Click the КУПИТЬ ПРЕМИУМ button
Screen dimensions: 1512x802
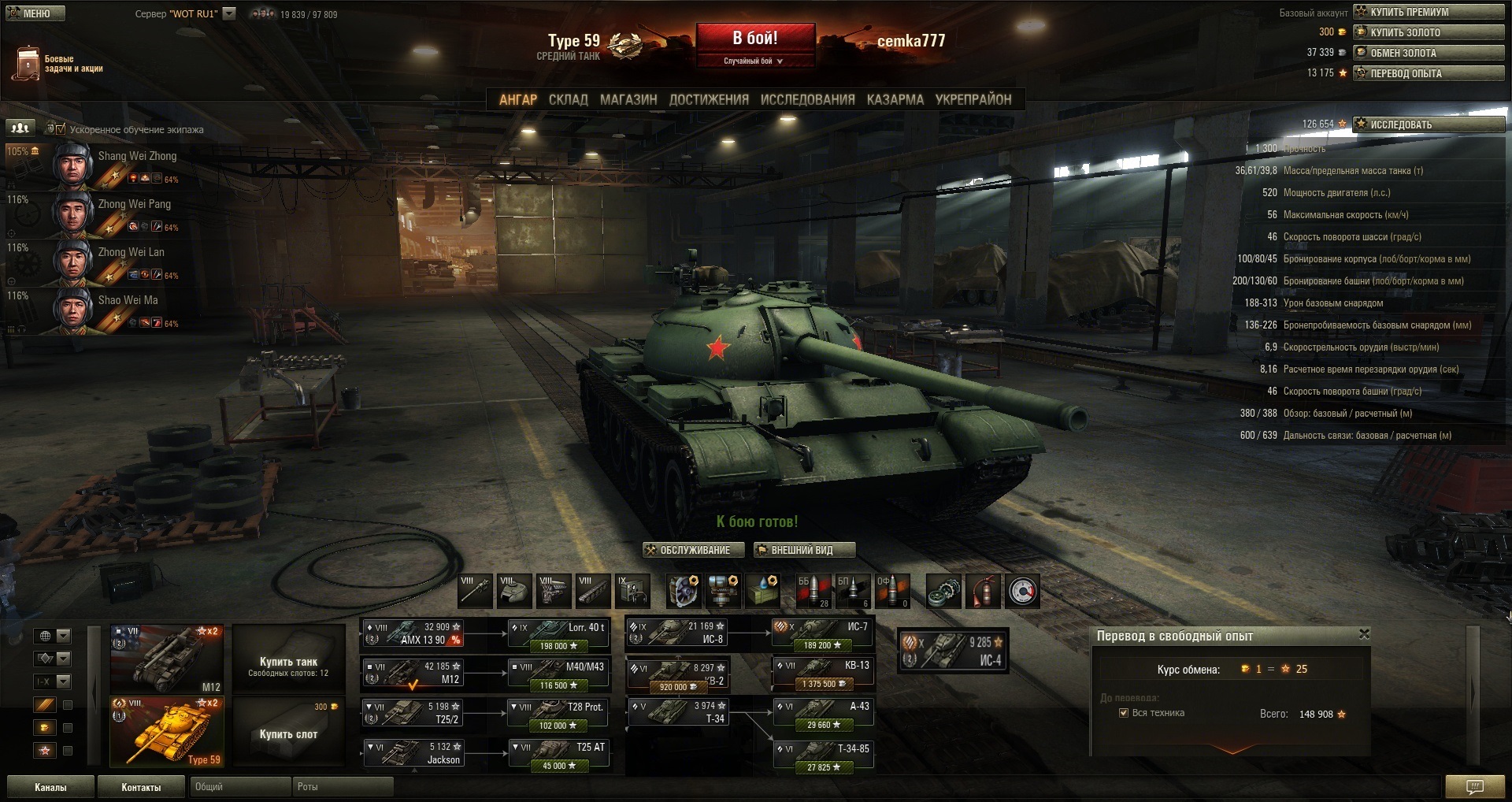(x=1428, y=12)
